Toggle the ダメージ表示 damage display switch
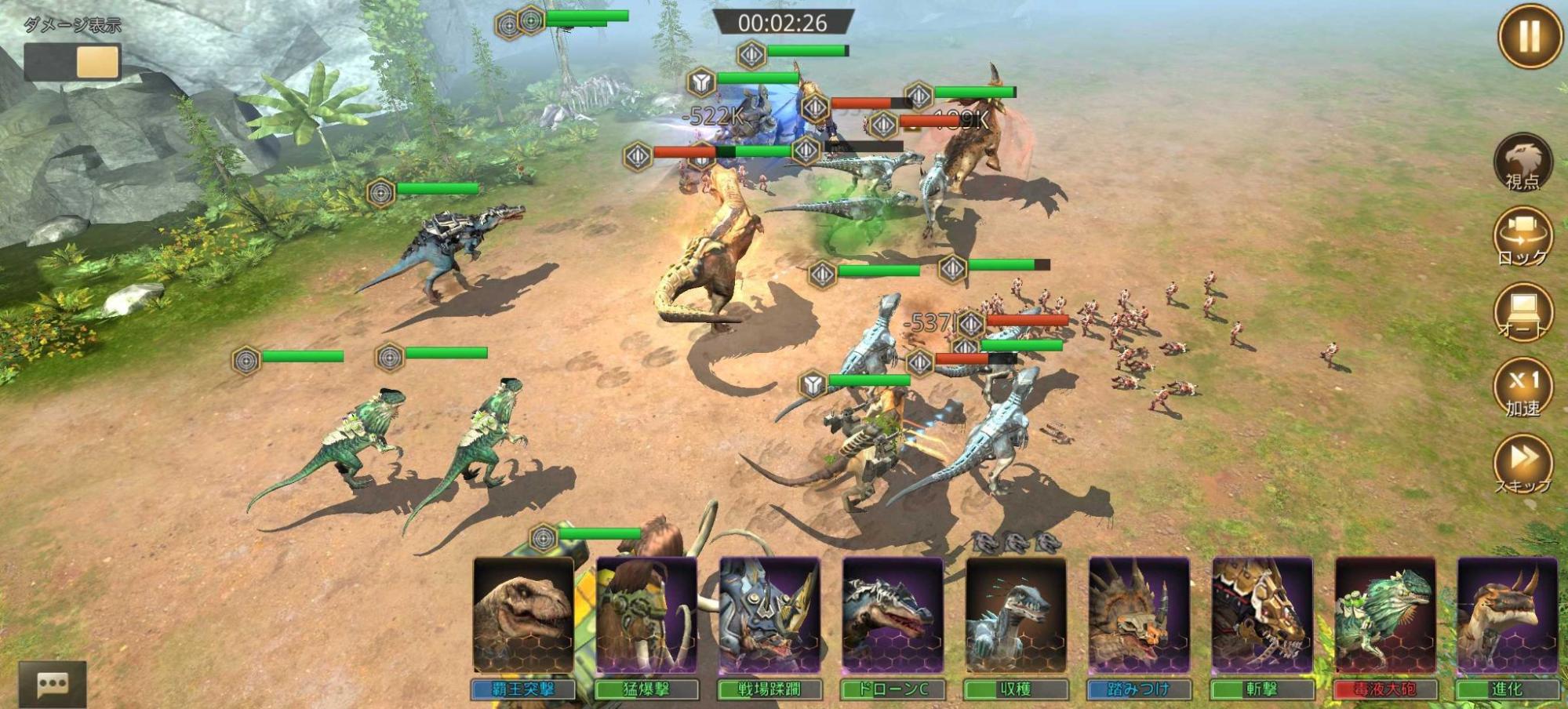Viewport: 1568px width, 709px height. point(71,61)
